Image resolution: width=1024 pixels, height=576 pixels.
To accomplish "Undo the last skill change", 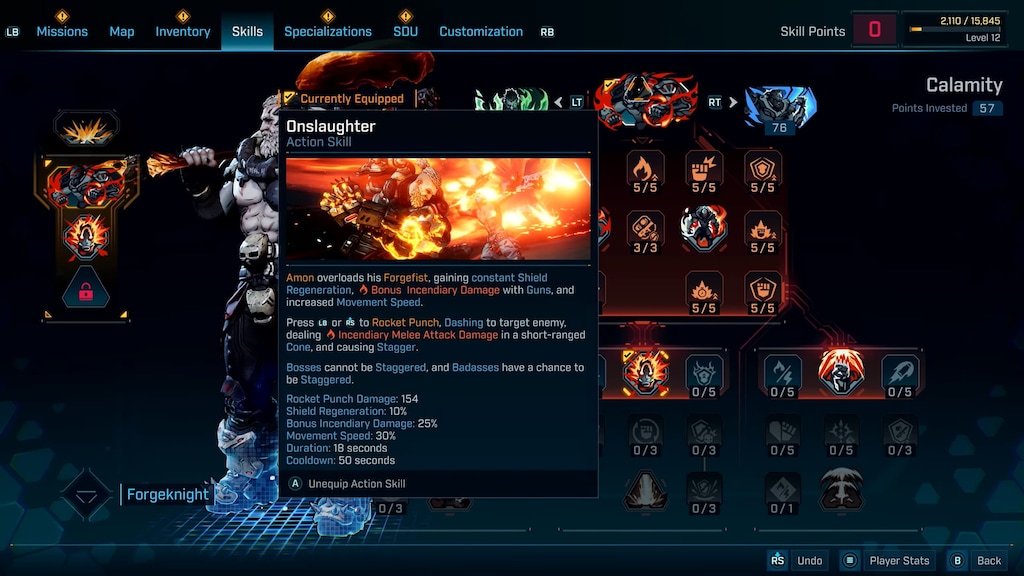I will point(809,561).
